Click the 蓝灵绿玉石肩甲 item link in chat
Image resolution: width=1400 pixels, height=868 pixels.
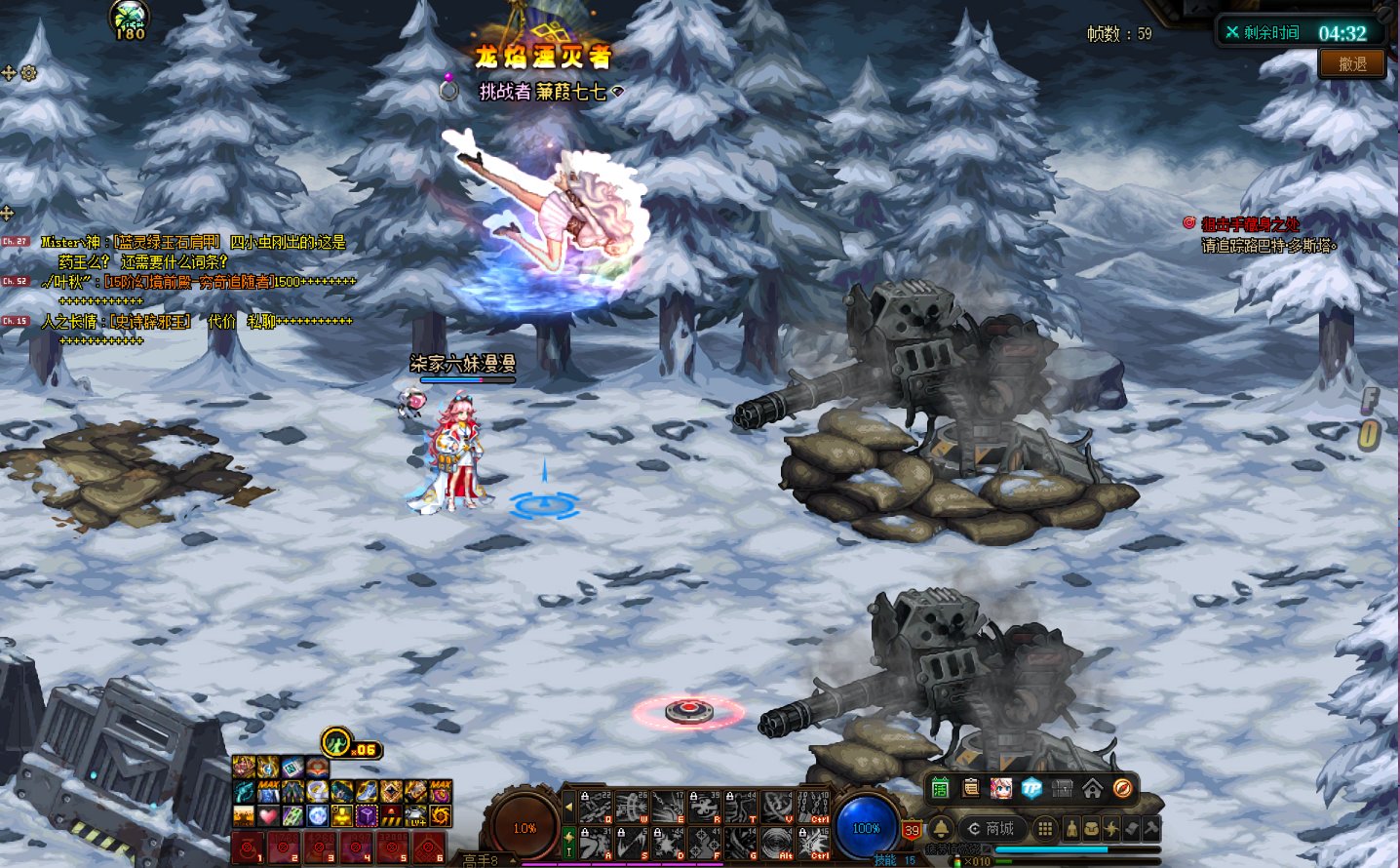point(167,242)
